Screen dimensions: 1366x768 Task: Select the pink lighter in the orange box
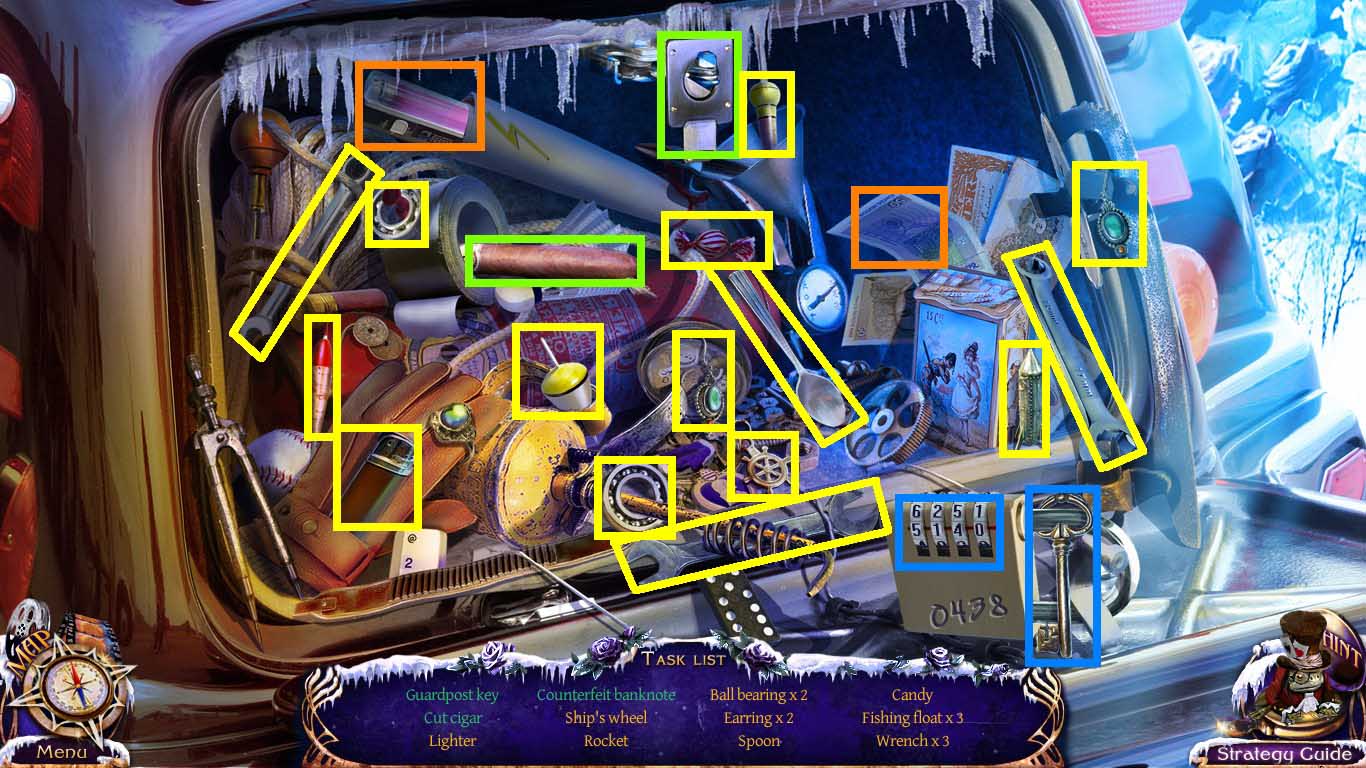point(420,105)
